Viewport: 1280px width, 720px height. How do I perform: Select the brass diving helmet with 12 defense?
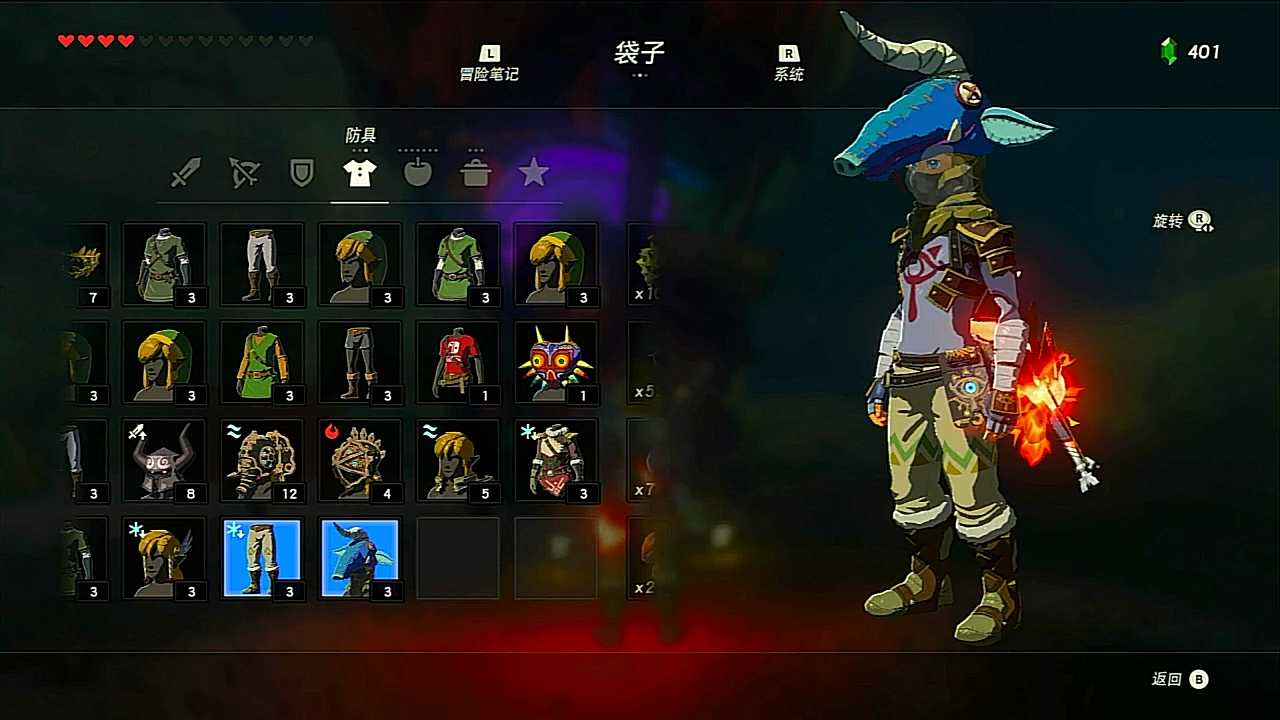262,460
